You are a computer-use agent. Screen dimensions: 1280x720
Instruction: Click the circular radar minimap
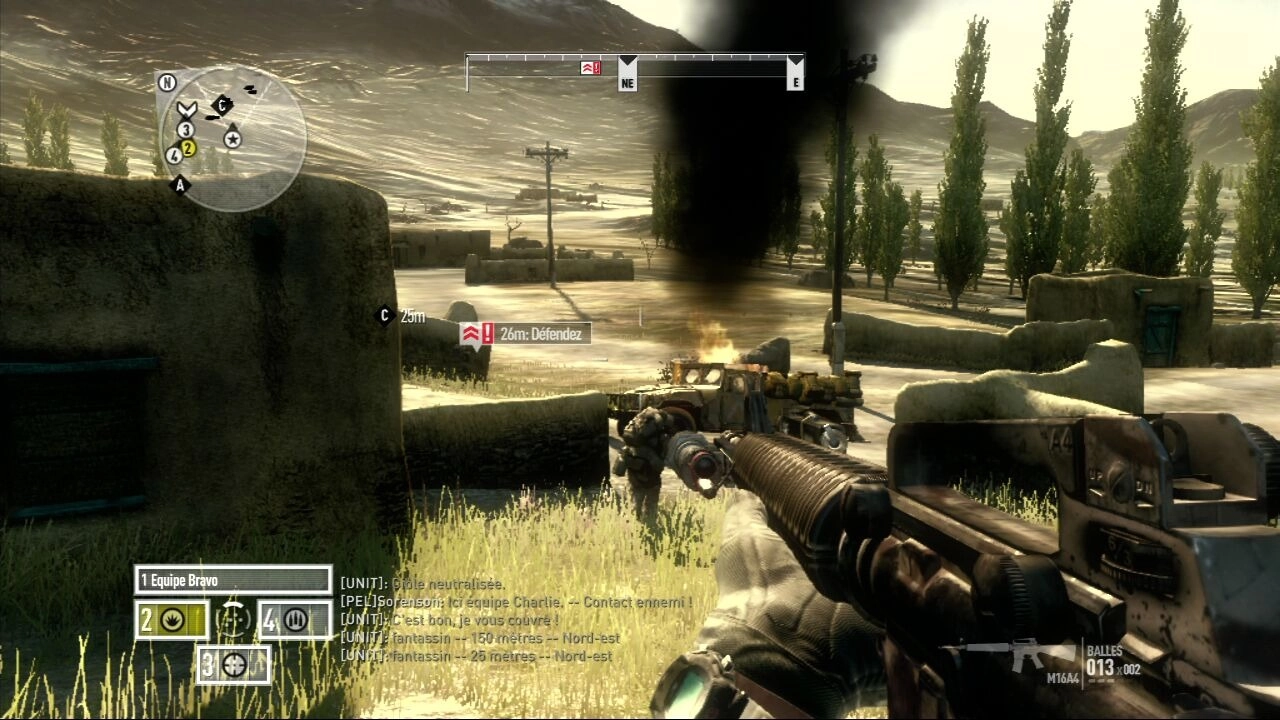234,138
